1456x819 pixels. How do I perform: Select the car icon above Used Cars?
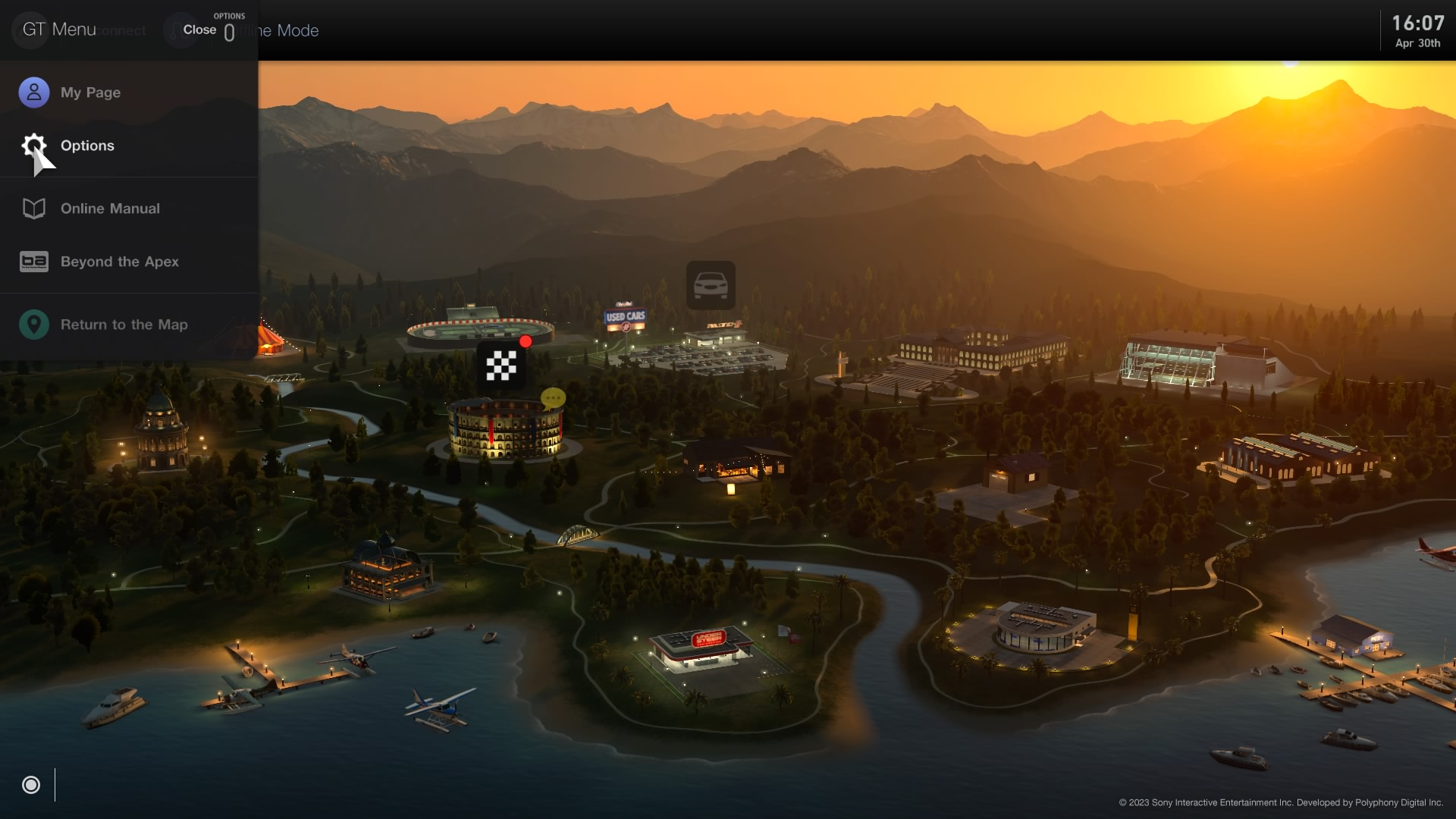tap(711, 285)
